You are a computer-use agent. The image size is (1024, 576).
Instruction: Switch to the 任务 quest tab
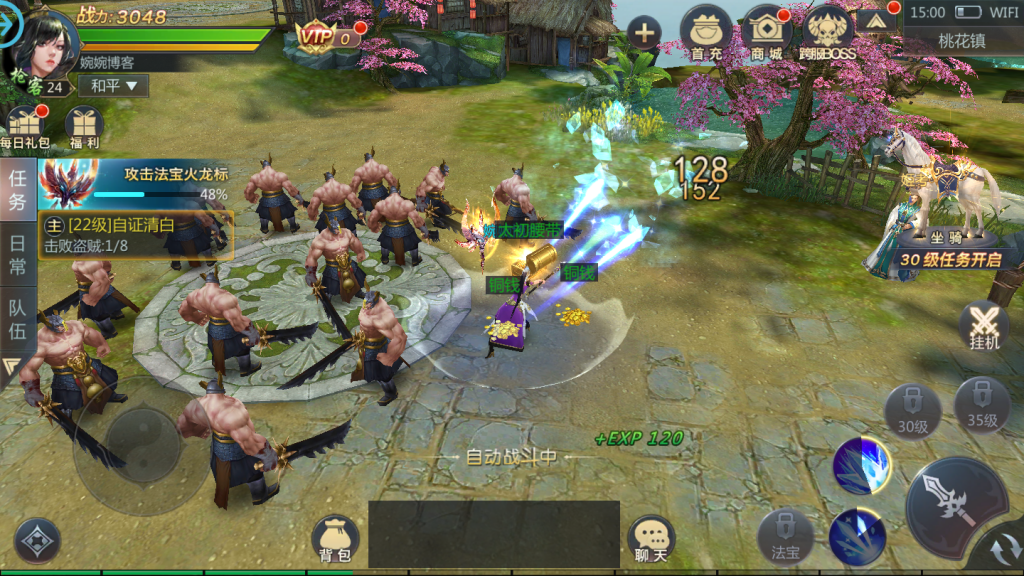pyautogui.click(x=18, y=190)
